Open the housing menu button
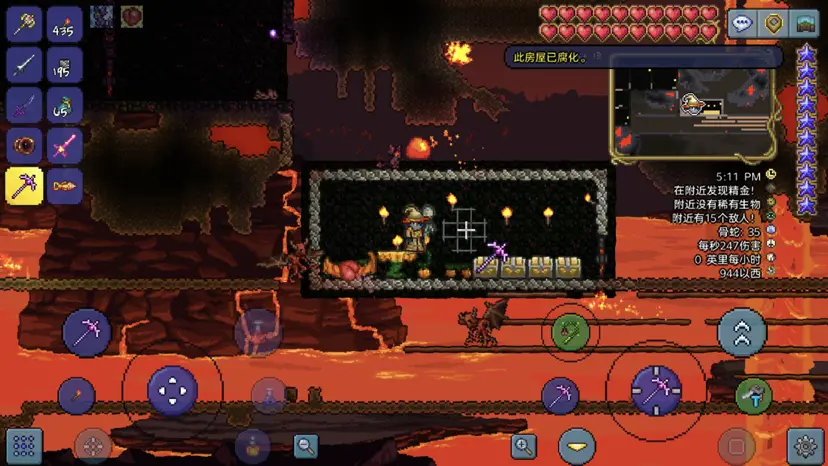This screenshot has height=466, width=828. click(805, 24)
